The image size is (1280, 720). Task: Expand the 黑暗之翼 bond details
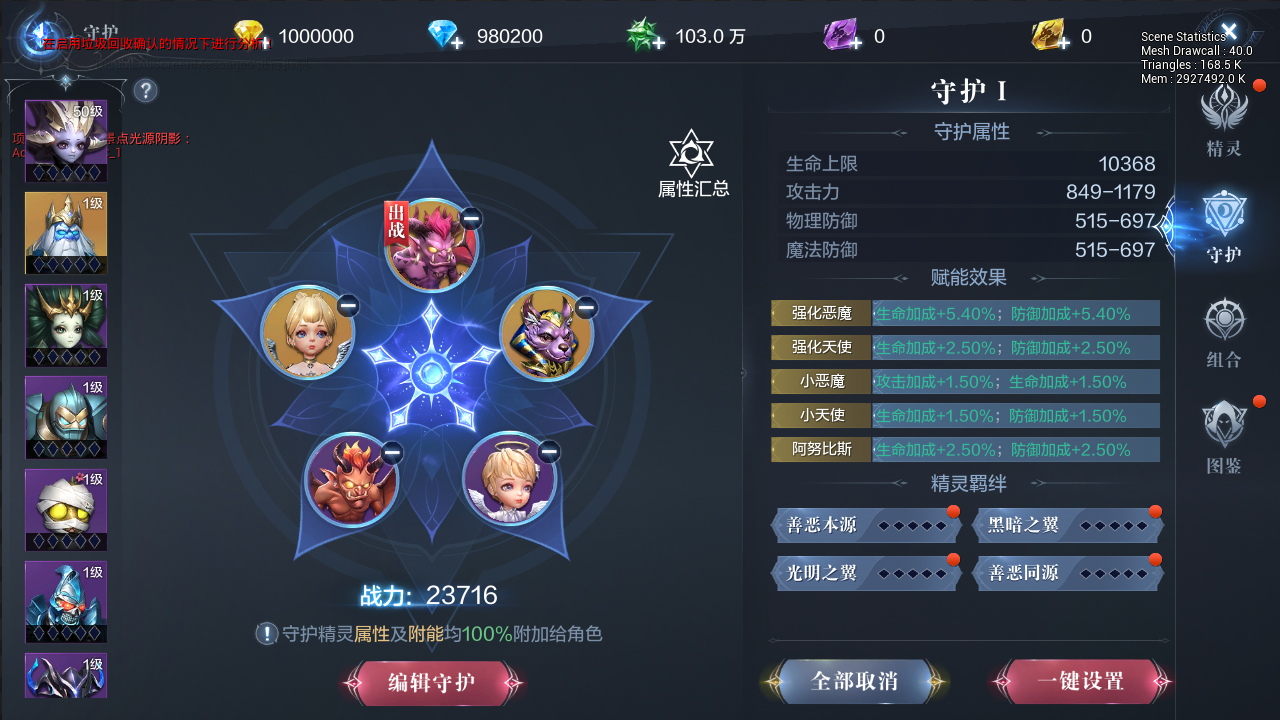pyautogui.click(x=1067, y=525)
